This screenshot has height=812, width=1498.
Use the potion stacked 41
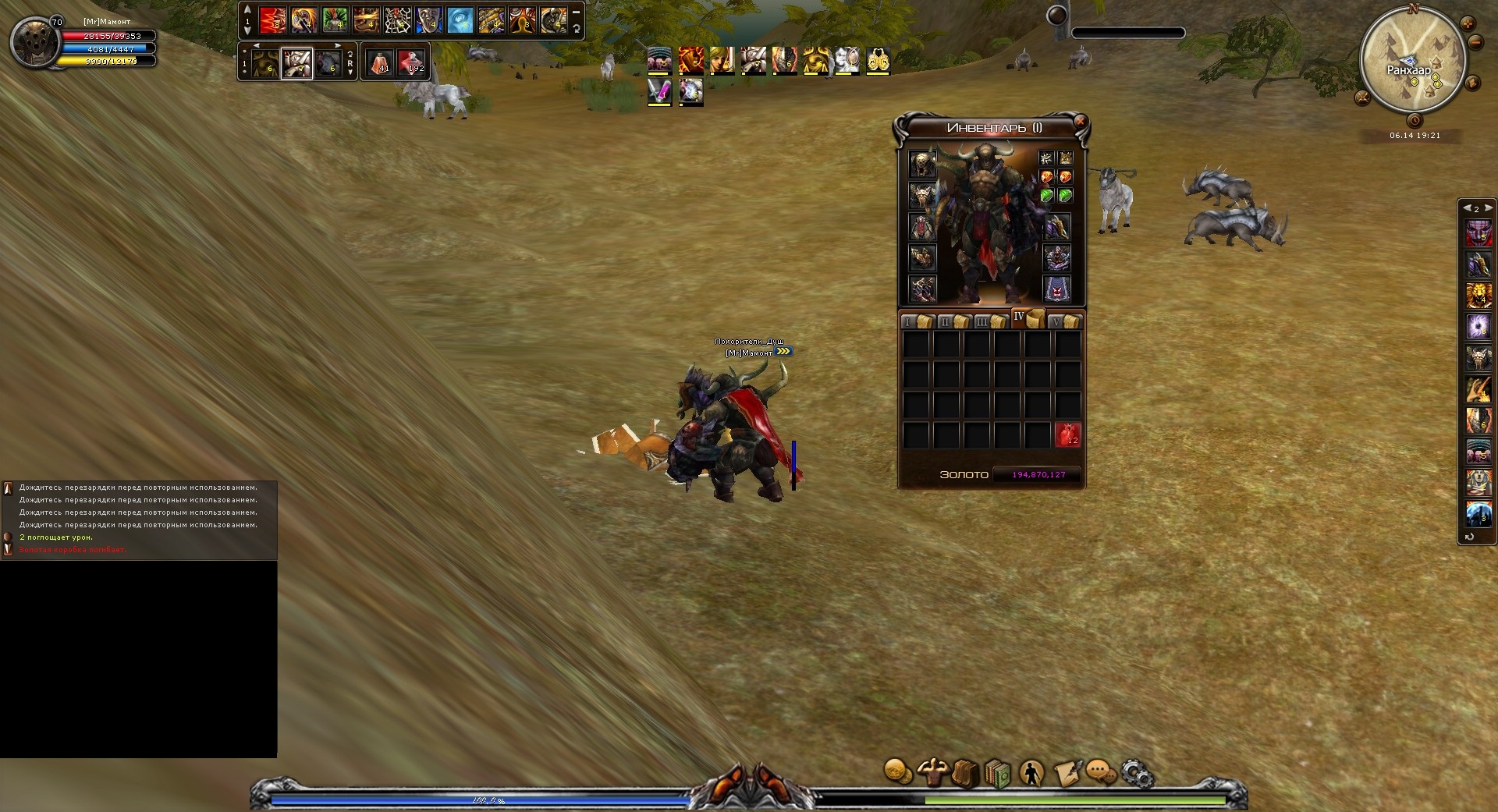[x=381, y=62]
